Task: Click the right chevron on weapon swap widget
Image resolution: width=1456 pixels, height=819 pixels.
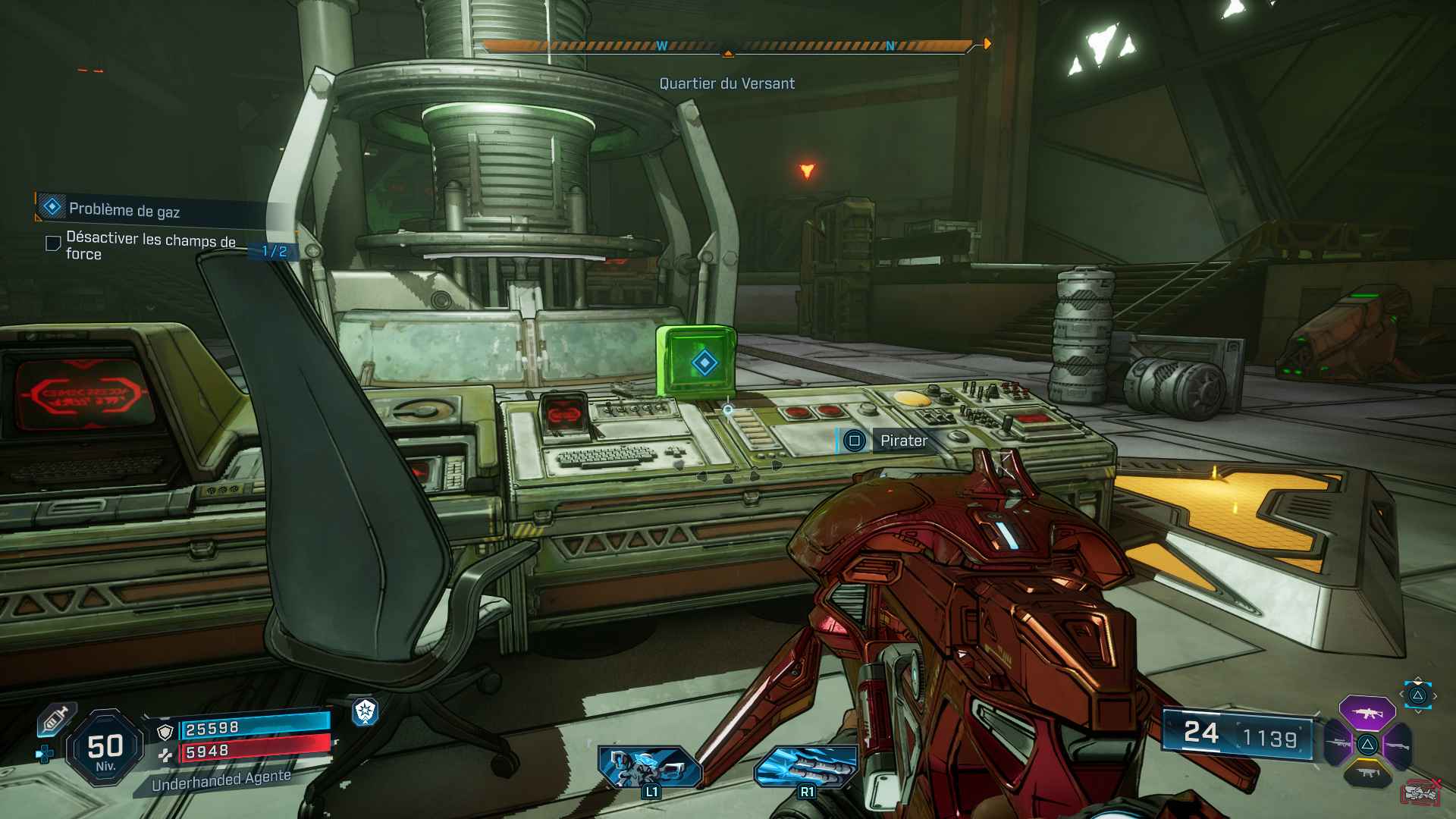Action: click(1436, 696)
